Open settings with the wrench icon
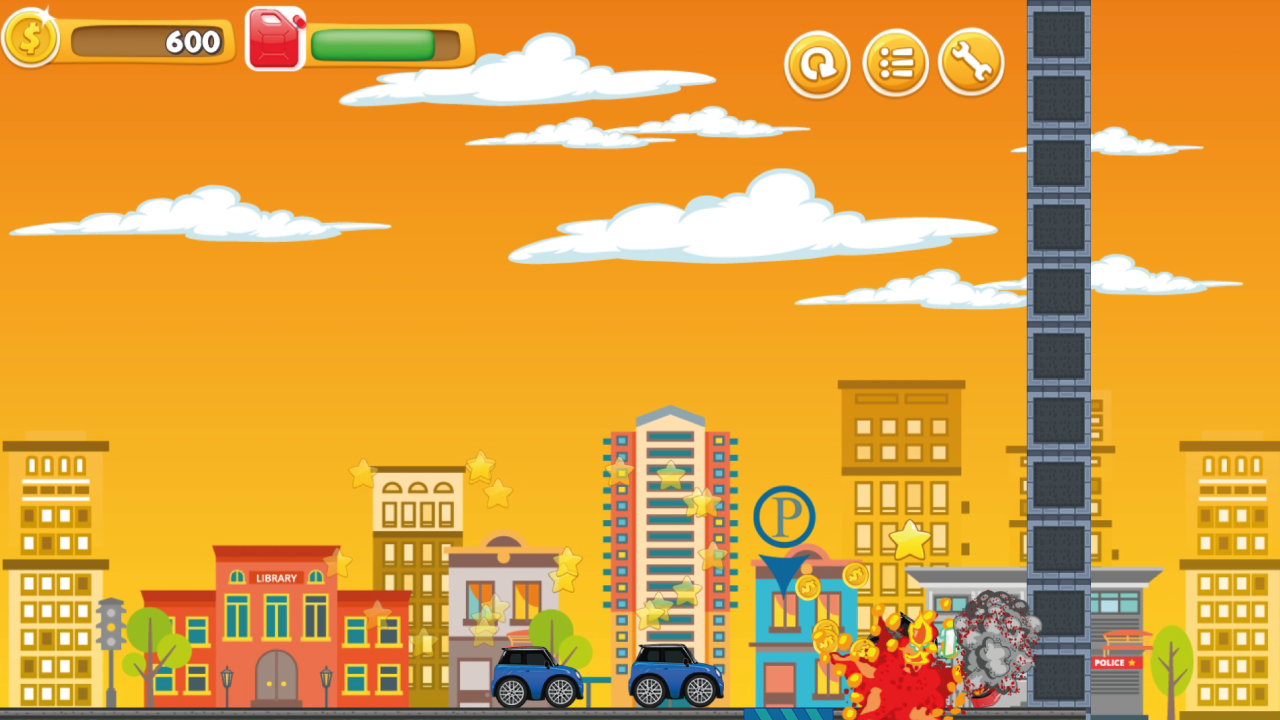The image size is (1280, 720). 971,62
